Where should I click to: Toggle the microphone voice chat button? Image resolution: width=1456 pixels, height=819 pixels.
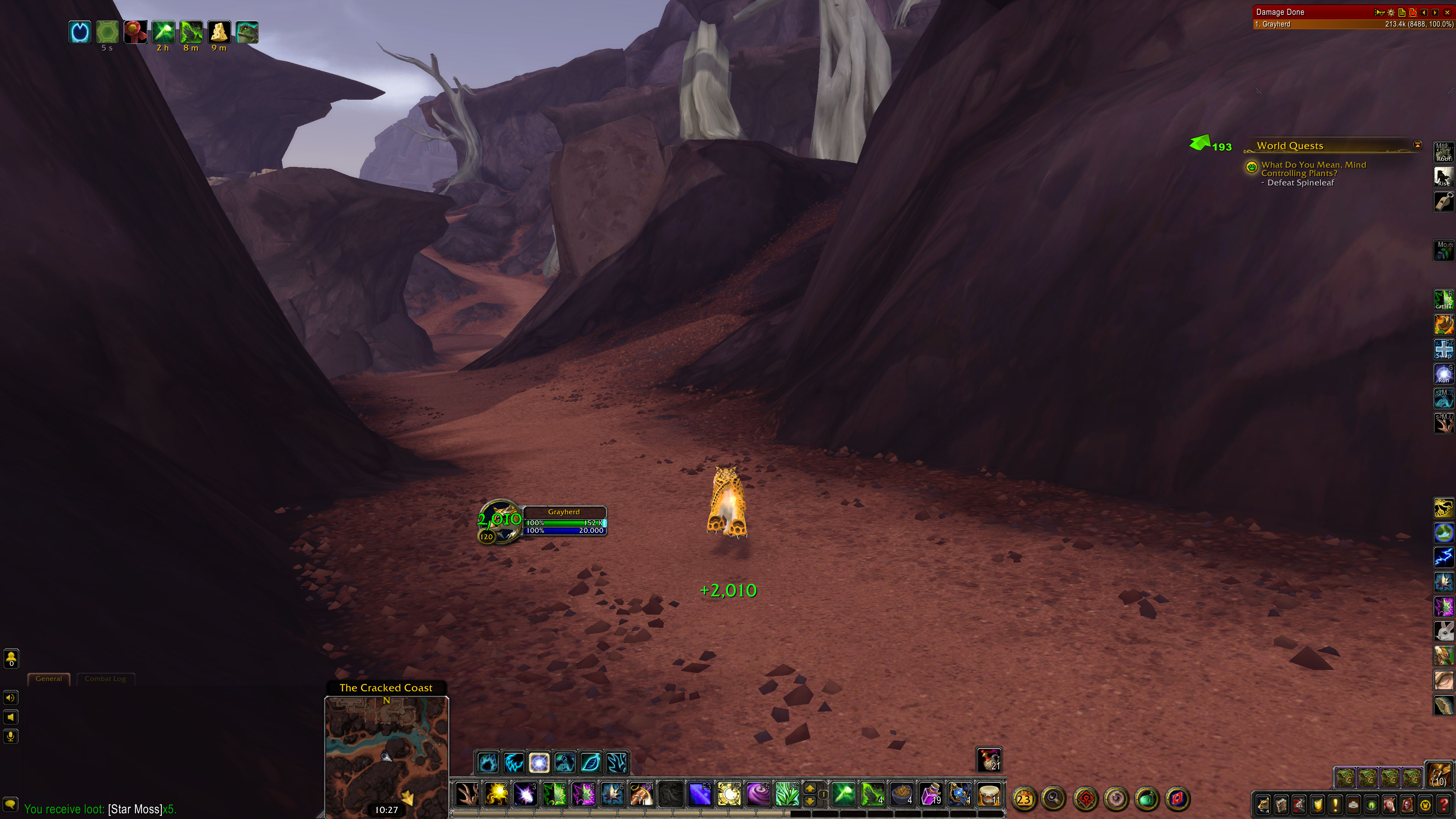[x=11, y=736]
